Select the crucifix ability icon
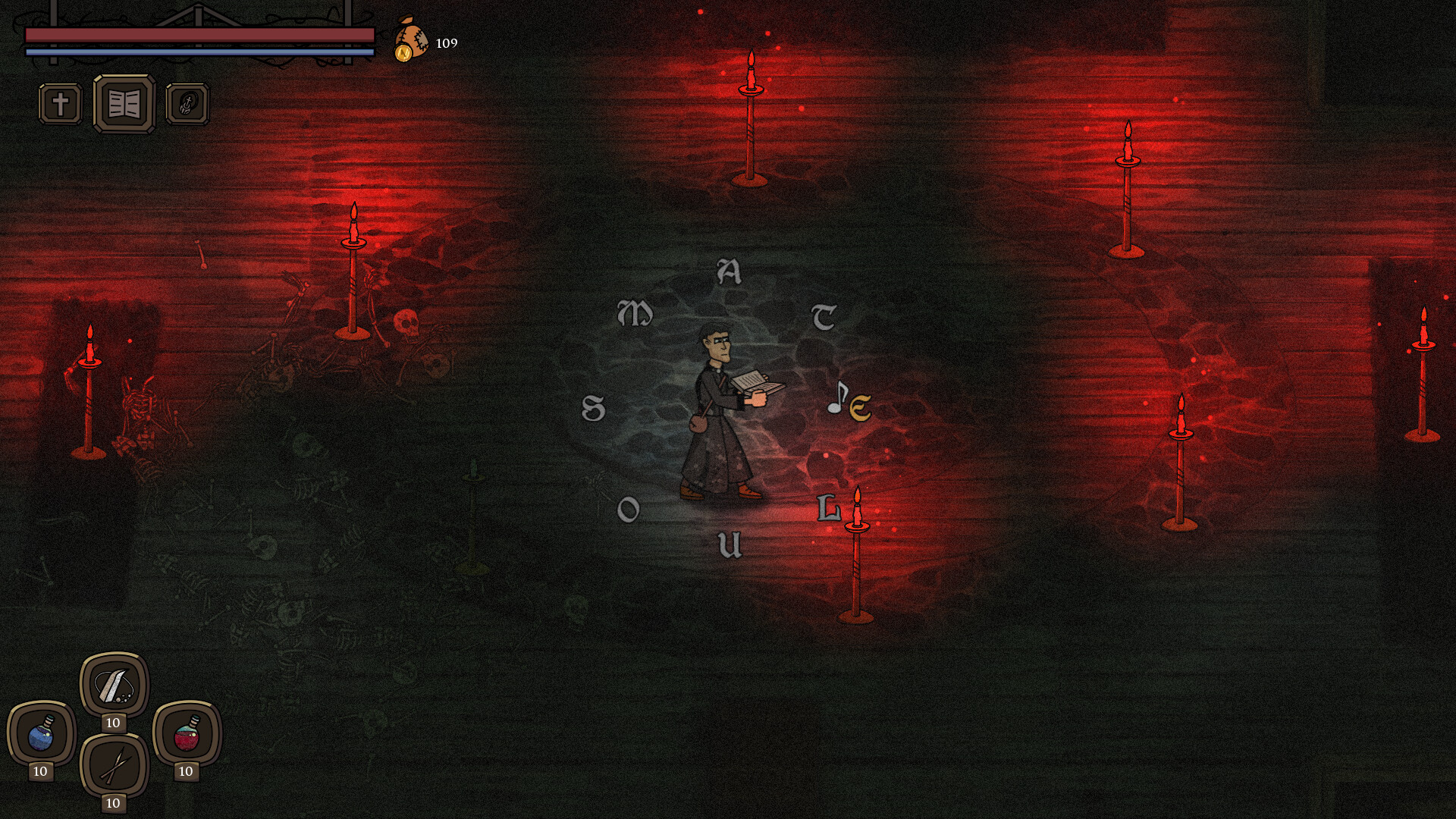Image resolution: width=1456 pixels, height=819 pixels. 59,104
